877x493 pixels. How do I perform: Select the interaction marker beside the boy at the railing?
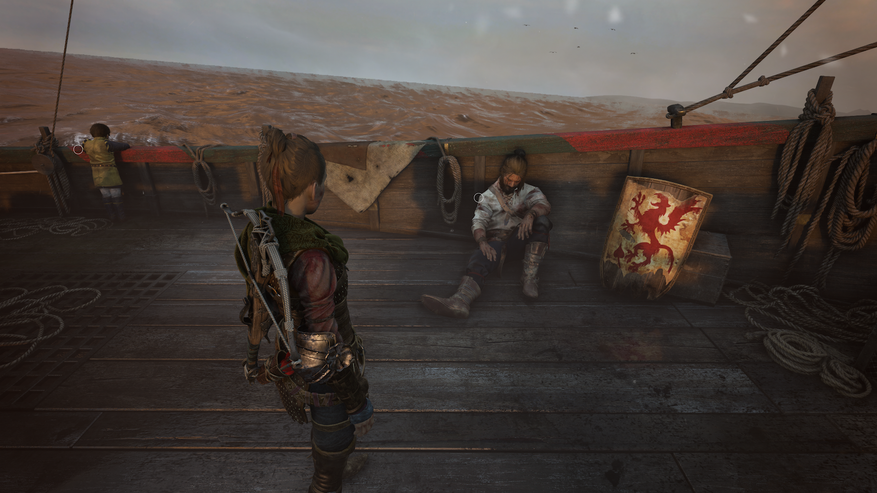(x=76, y=149)
